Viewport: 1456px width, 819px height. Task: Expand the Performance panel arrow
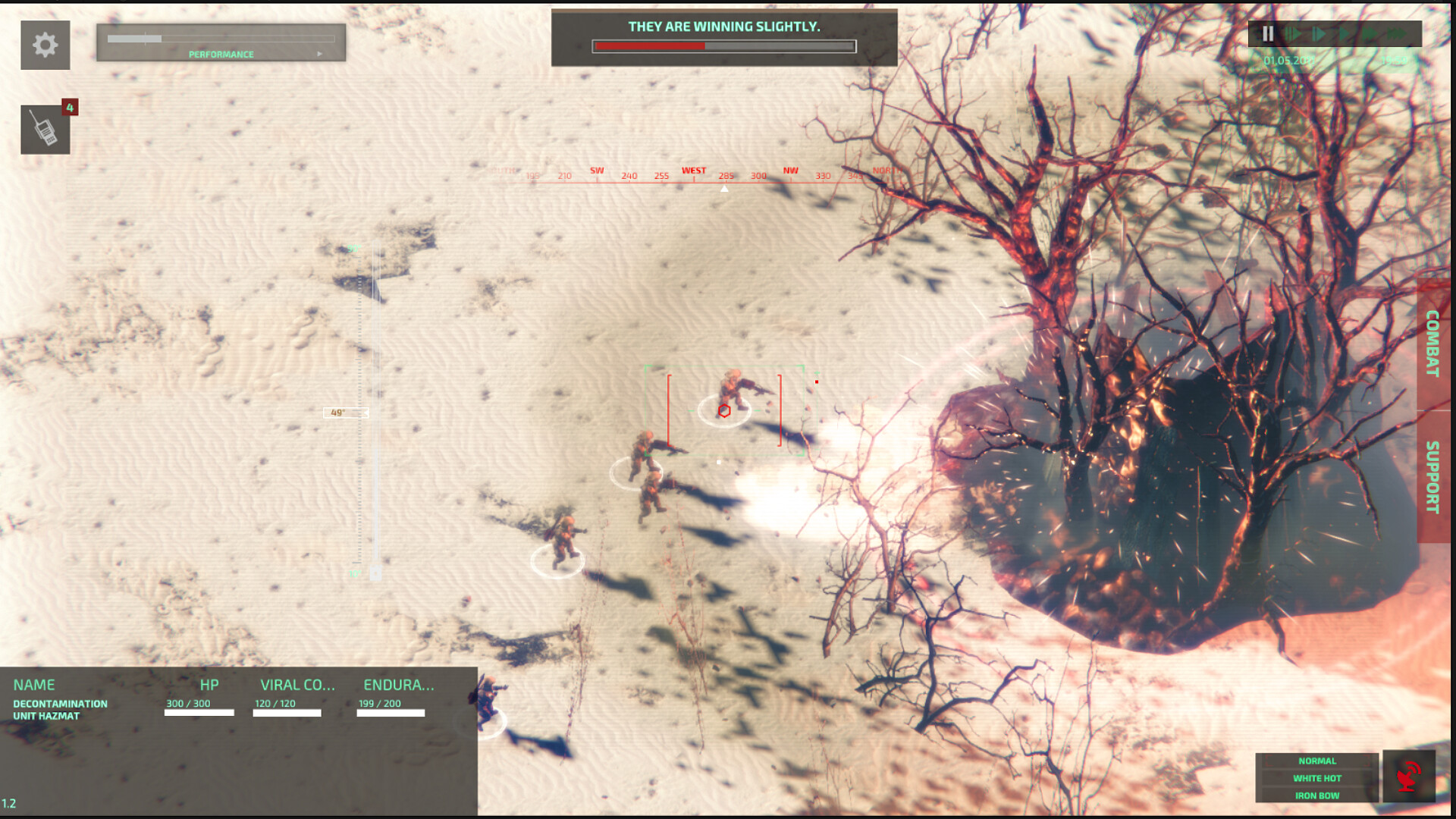click(318, 54)
